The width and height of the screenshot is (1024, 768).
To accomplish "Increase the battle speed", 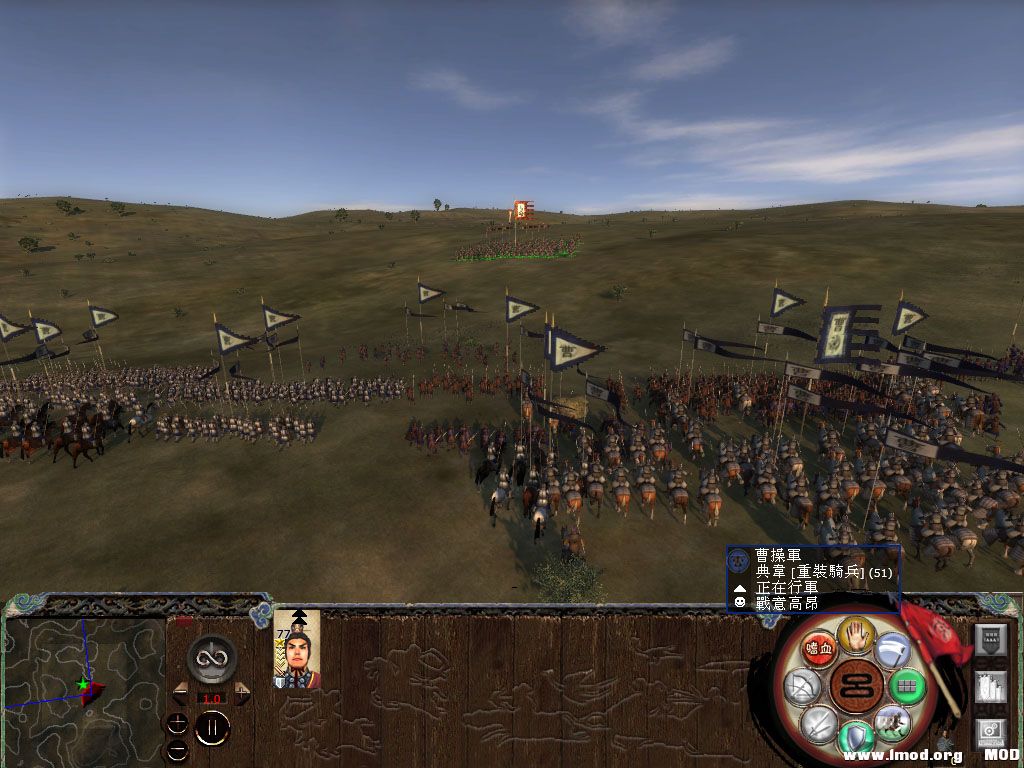I will click(242, 693).
